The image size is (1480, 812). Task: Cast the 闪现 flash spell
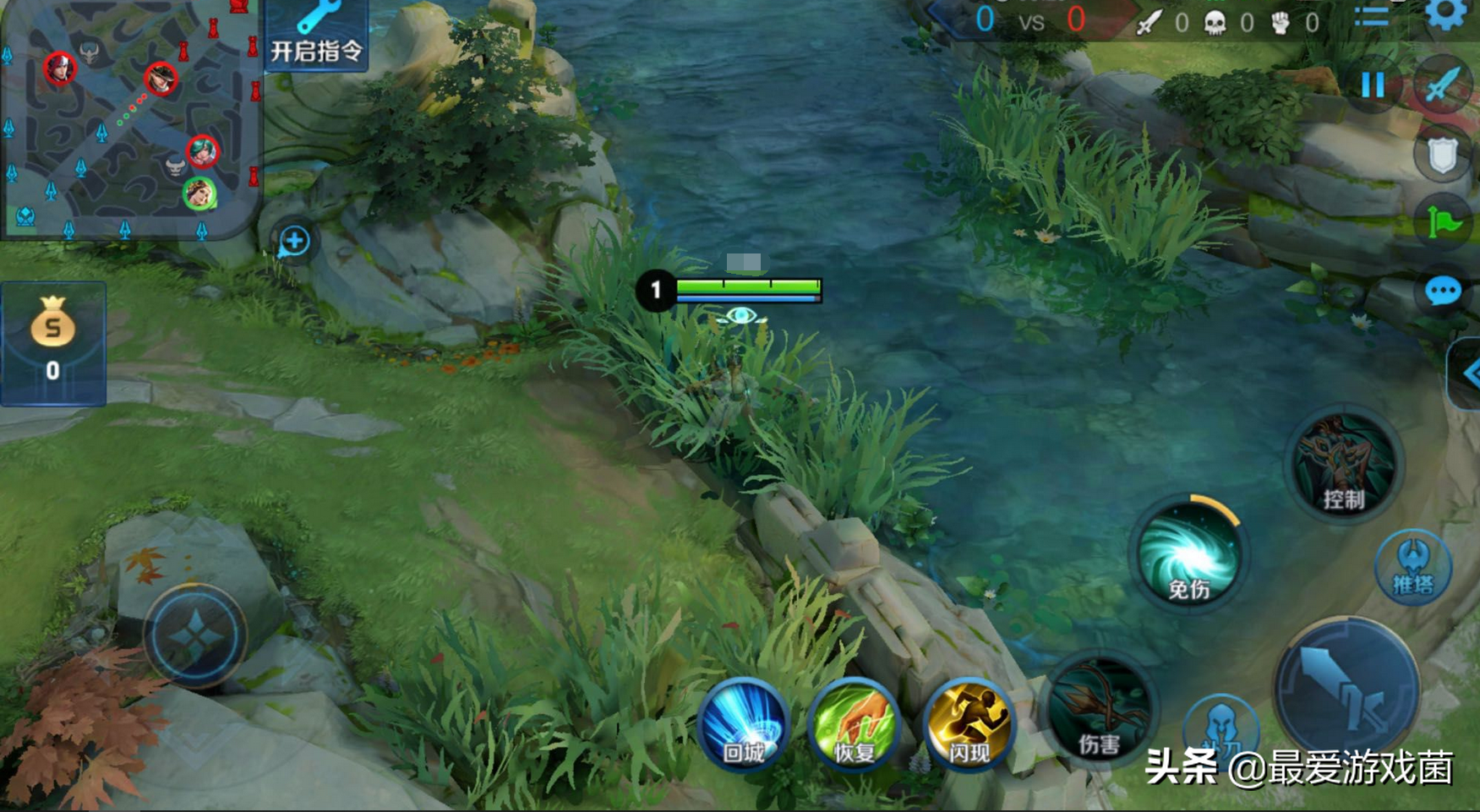pos(969,724)
